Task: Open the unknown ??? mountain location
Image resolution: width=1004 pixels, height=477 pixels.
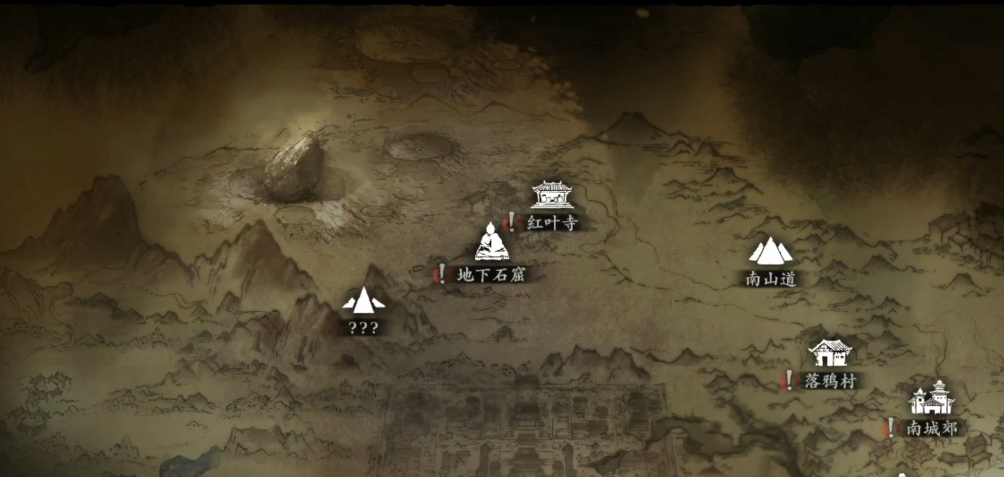Action: 362,299
